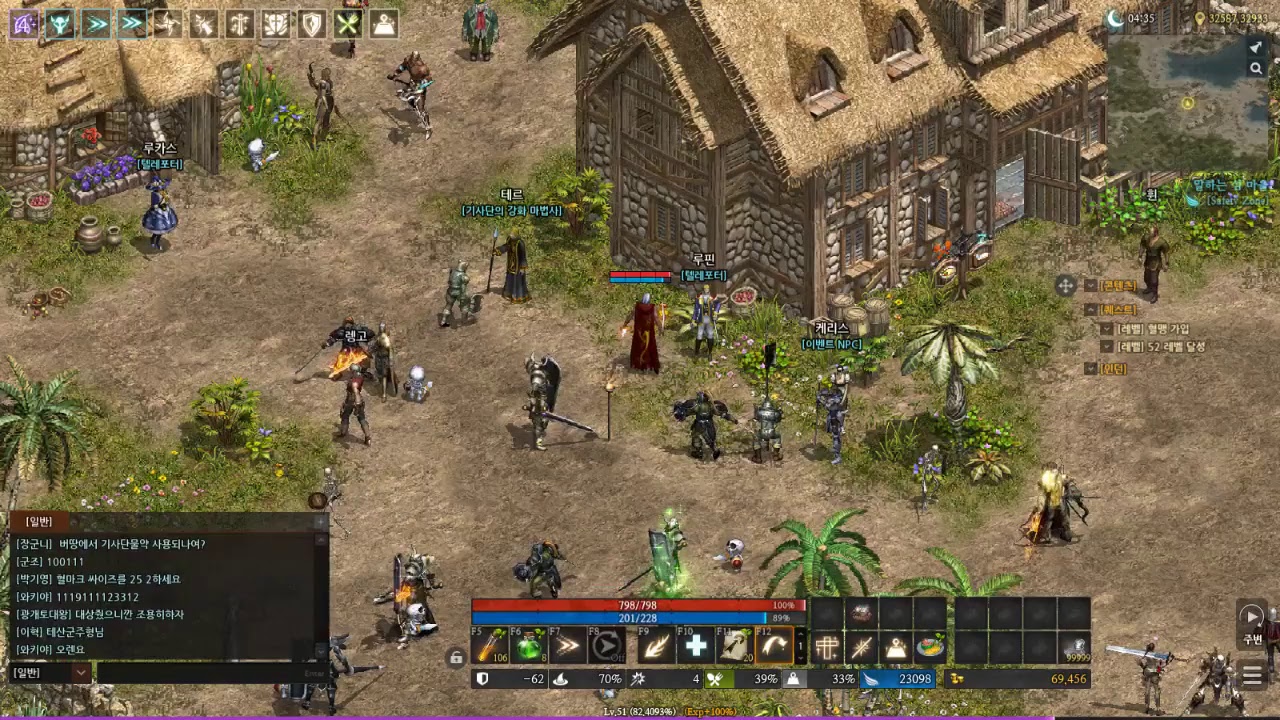Open the minimap search magnifier
The width and height of the screenshot is (1280, 720).
(x=1256, y=68)
